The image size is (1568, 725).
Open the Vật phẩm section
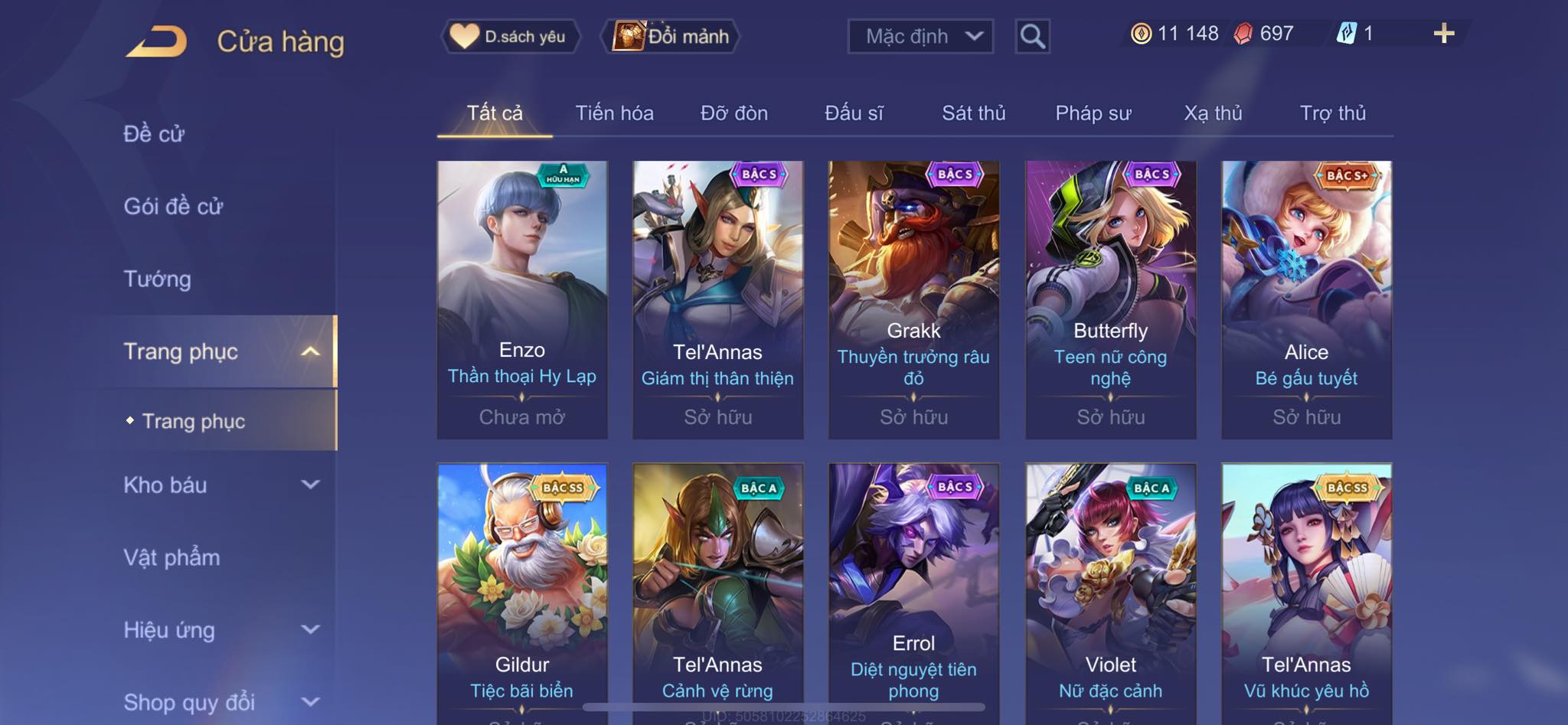coord(171,557)
